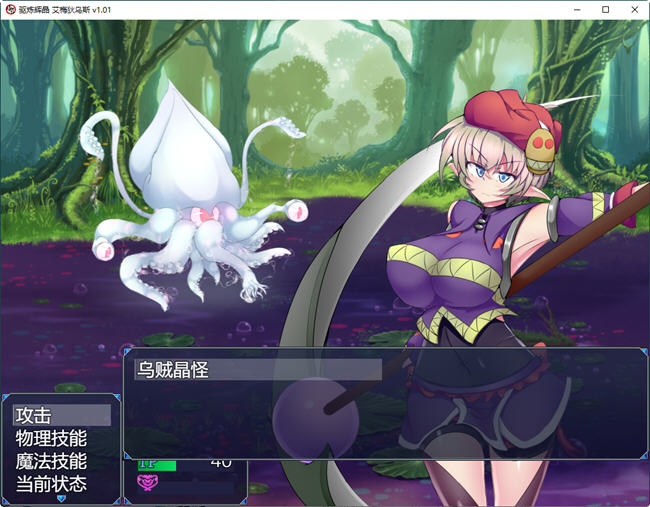Select the 攻击 attack command
The image size is (650, 507).
[x=61, y=415]
